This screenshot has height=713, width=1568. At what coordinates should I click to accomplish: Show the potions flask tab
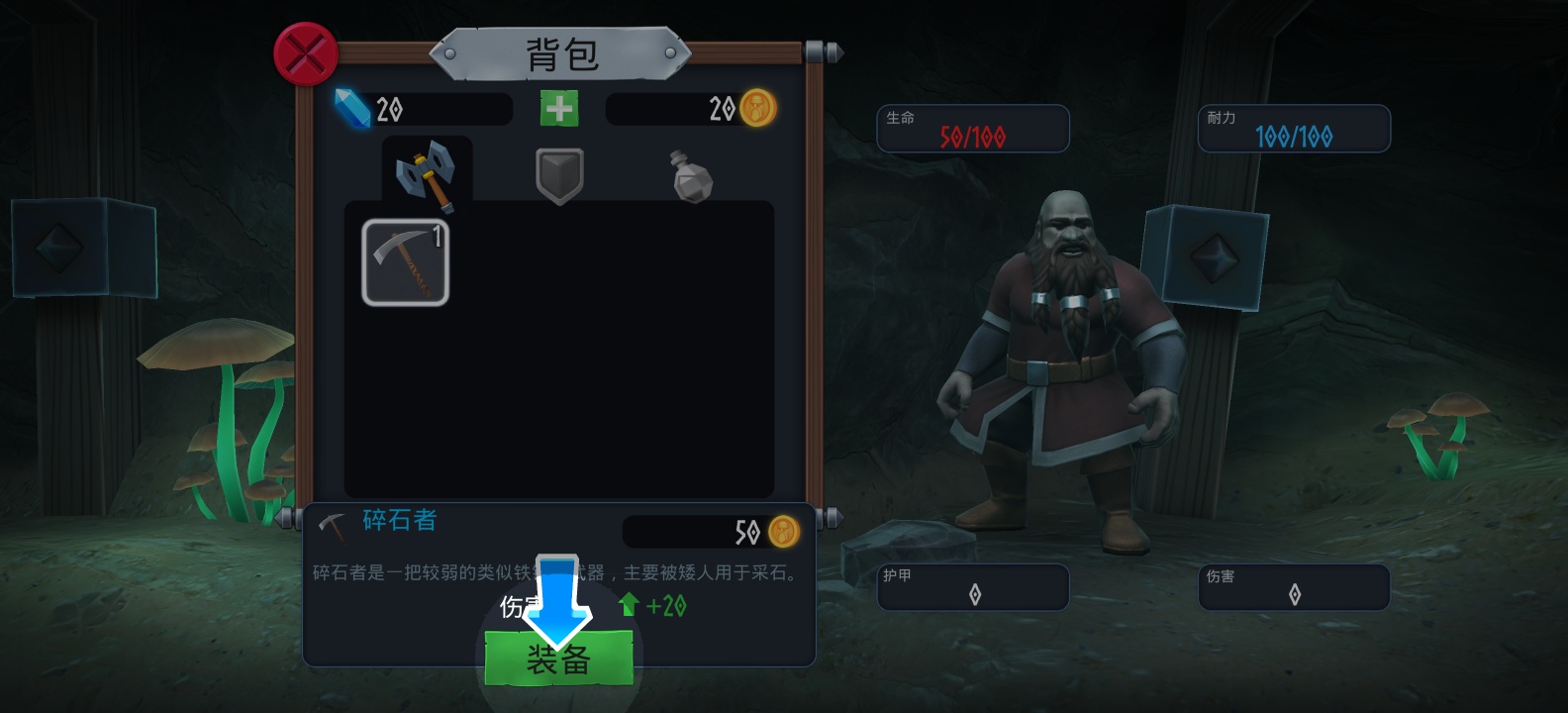691,176
